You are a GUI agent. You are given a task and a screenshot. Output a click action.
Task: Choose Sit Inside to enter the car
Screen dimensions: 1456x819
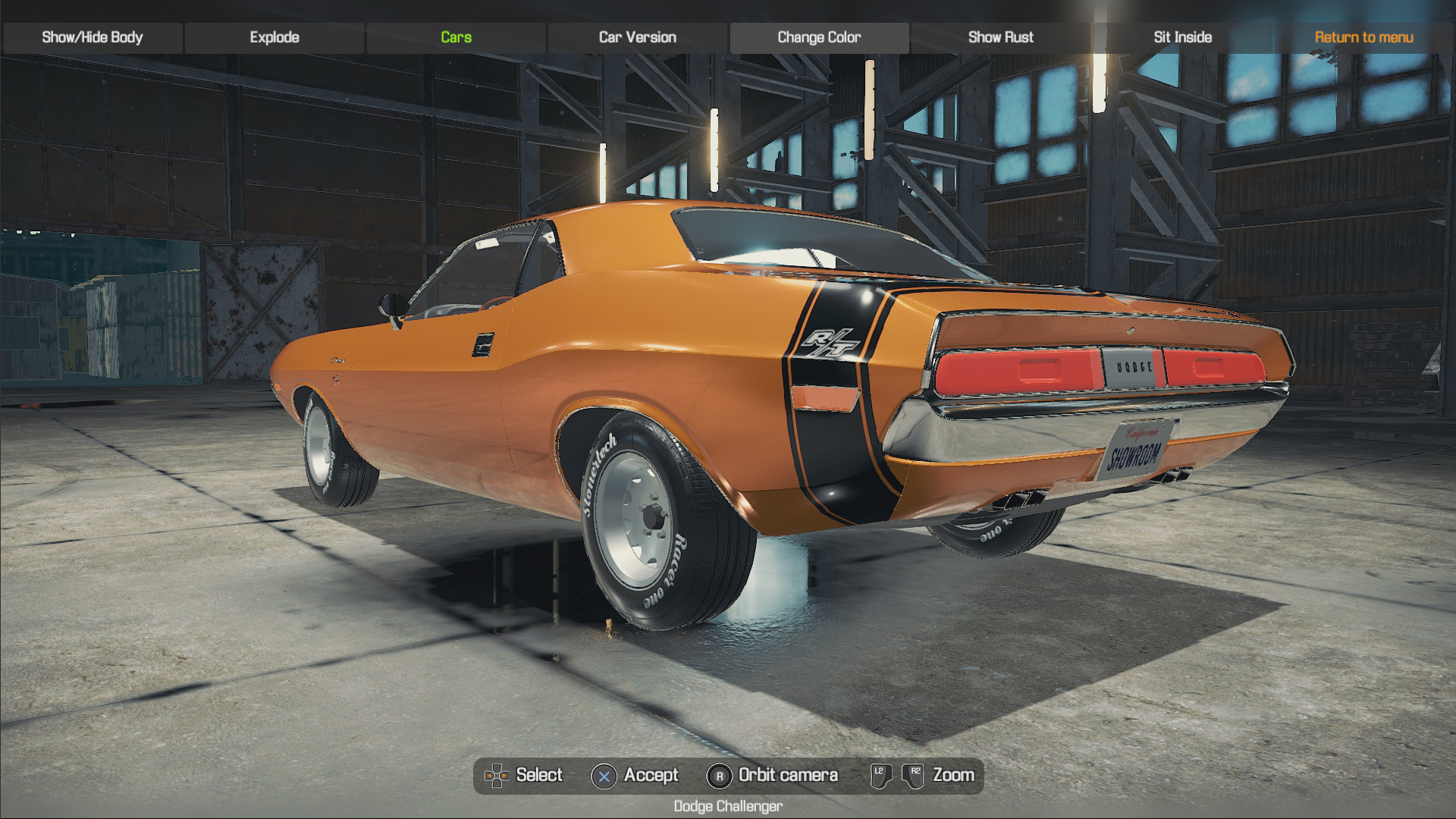click(1182, 37)
